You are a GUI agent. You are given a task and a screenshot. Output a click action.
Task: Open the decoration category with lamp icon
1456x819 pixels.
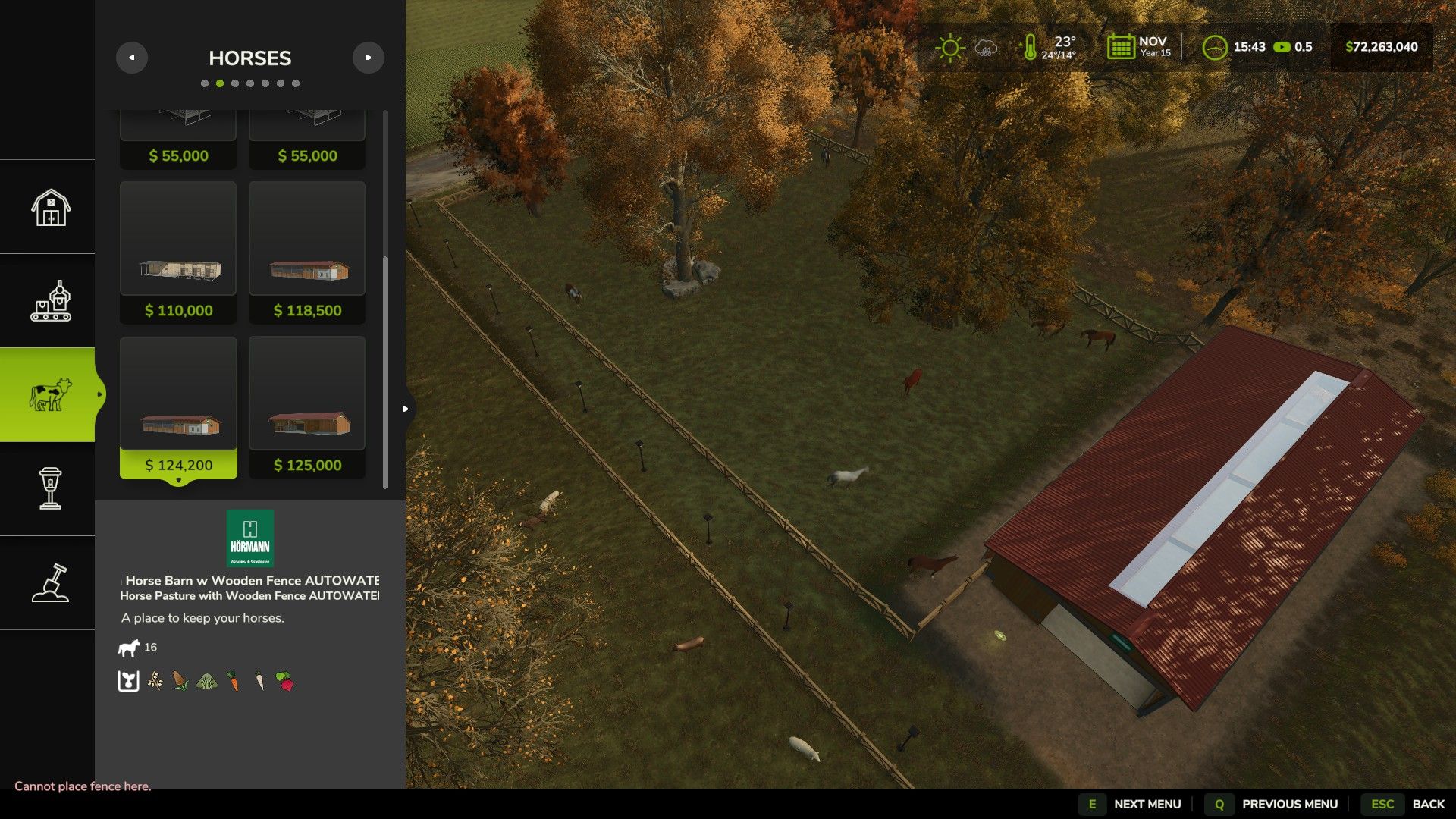coord(50,489)
